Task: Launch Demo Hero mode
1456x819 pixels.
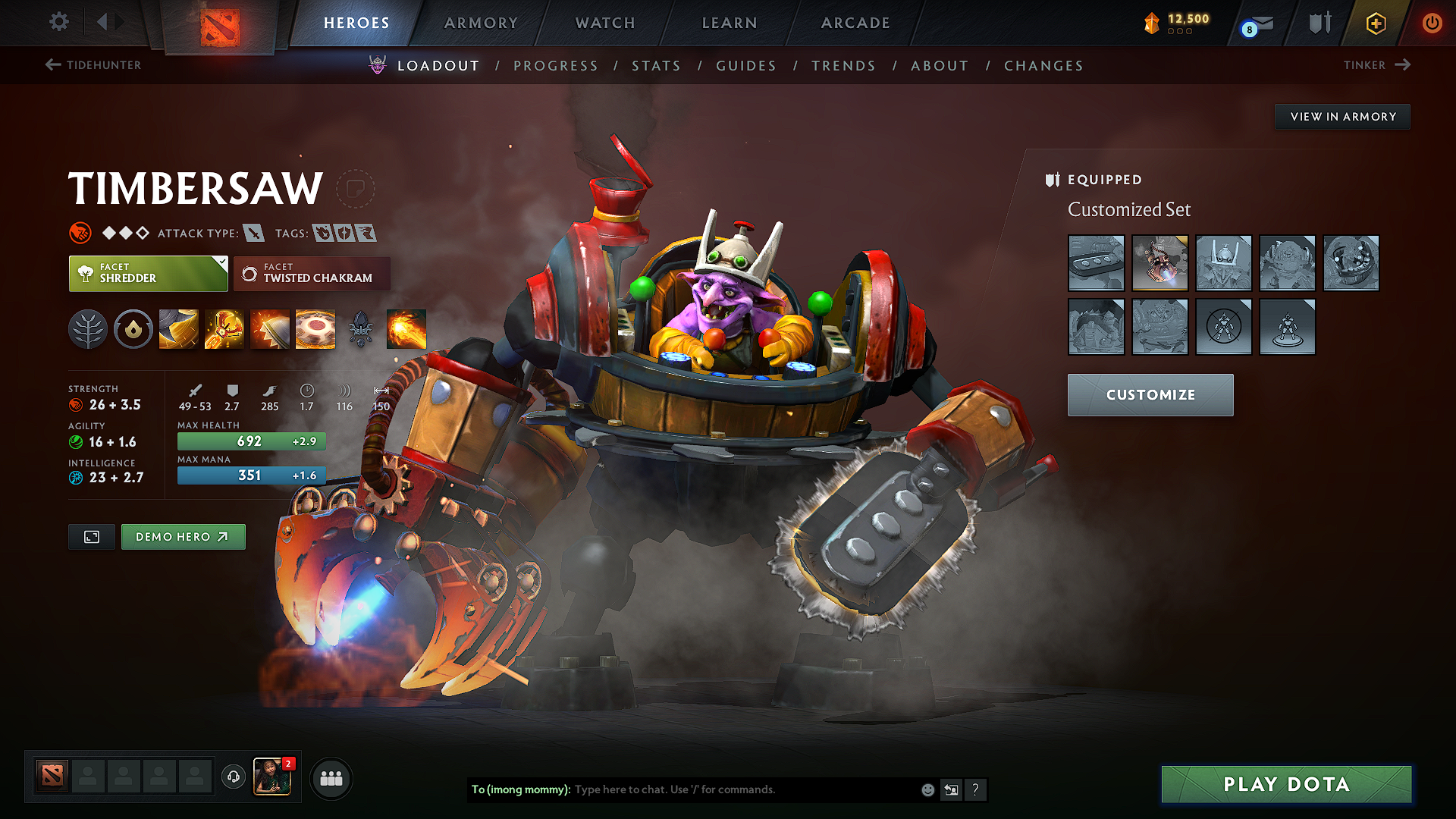Action: coord(183,537)
